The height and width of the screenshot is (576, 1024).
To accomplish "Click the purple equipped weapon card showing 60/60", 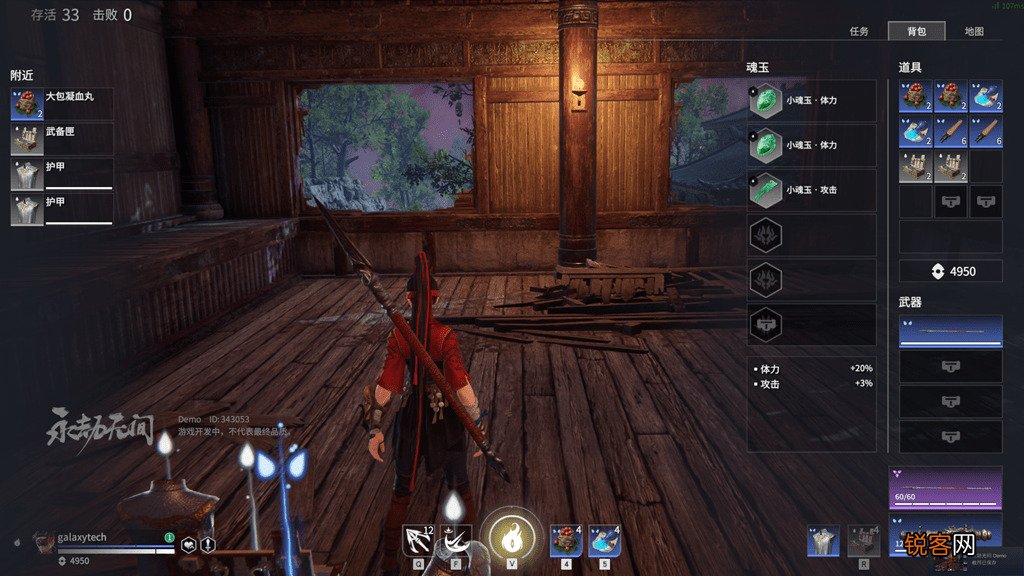I will (x=945, y=488).
